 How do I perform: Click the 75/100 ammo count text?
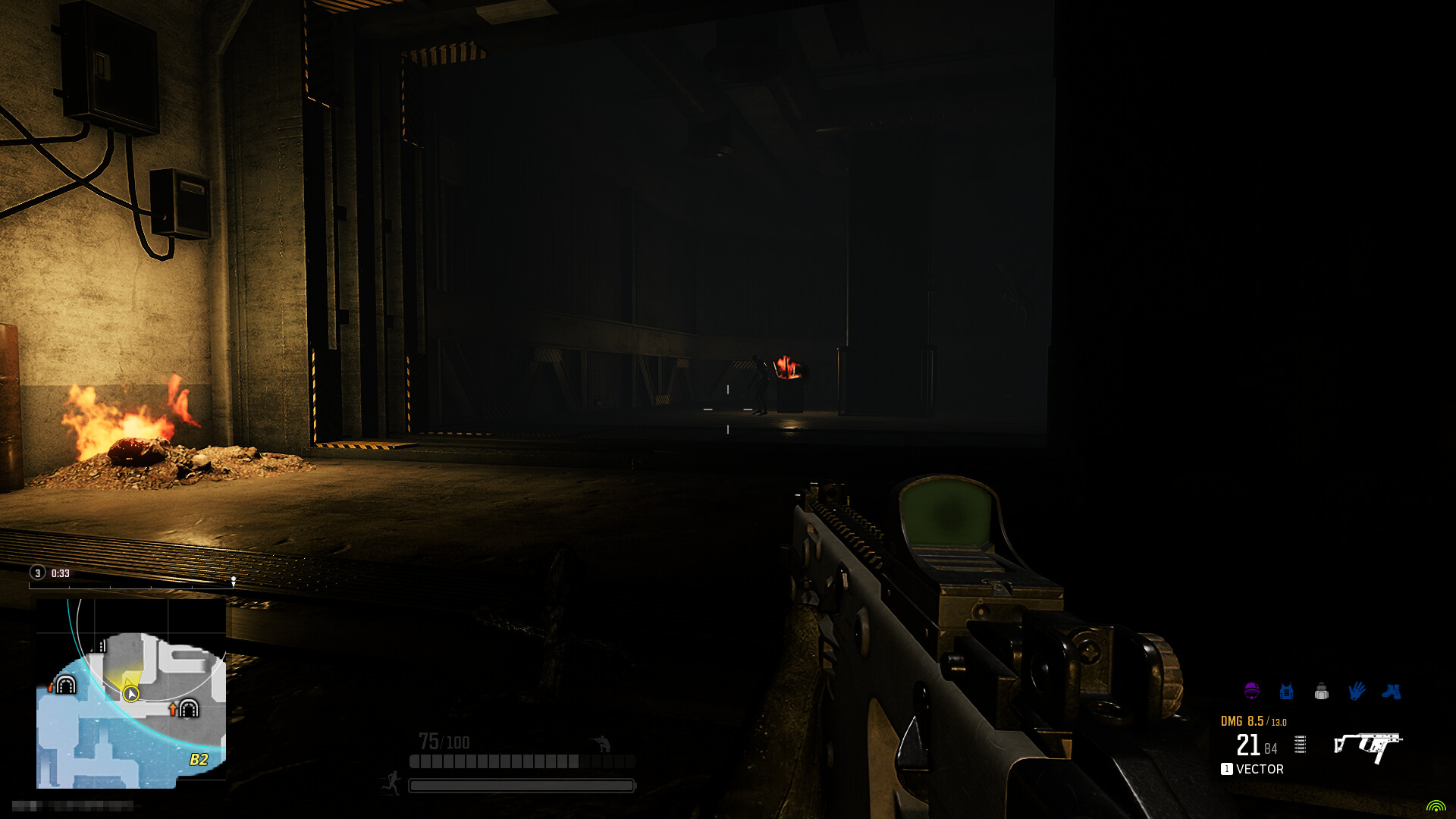tap(445, 742)
